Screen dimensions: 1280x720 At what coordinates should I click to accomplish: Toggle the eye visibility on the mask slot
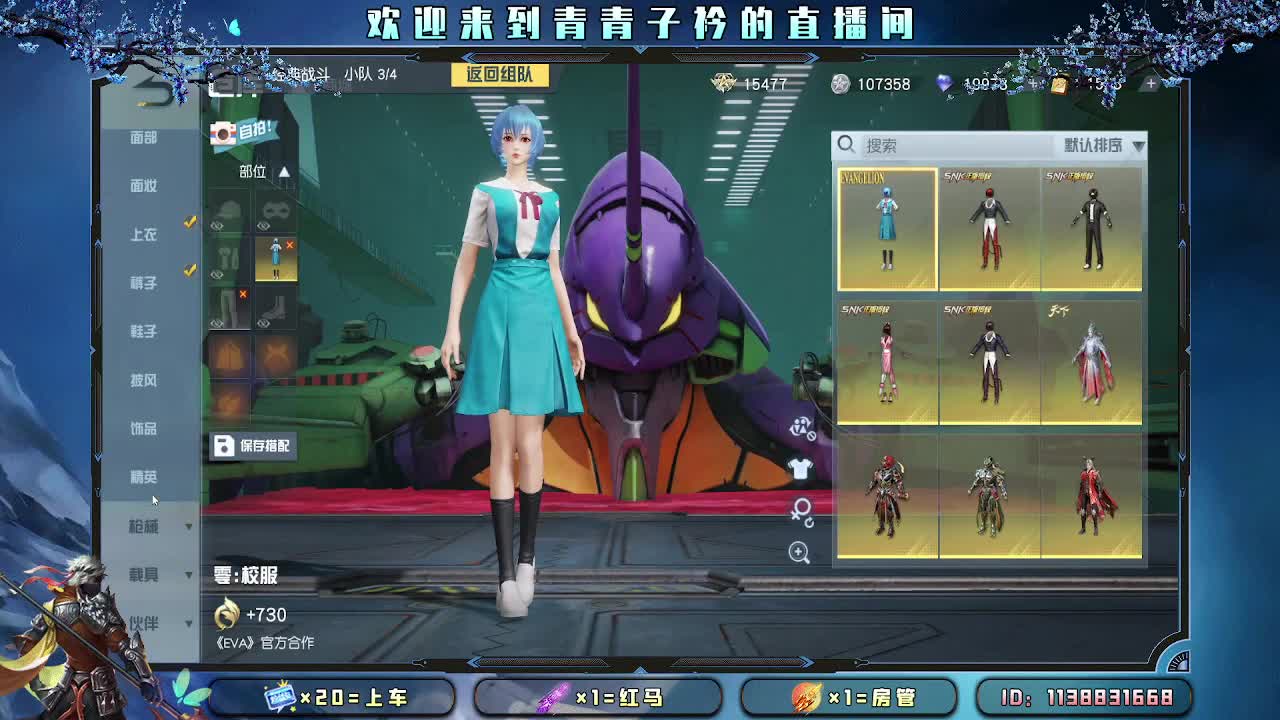tap(262, 226)
